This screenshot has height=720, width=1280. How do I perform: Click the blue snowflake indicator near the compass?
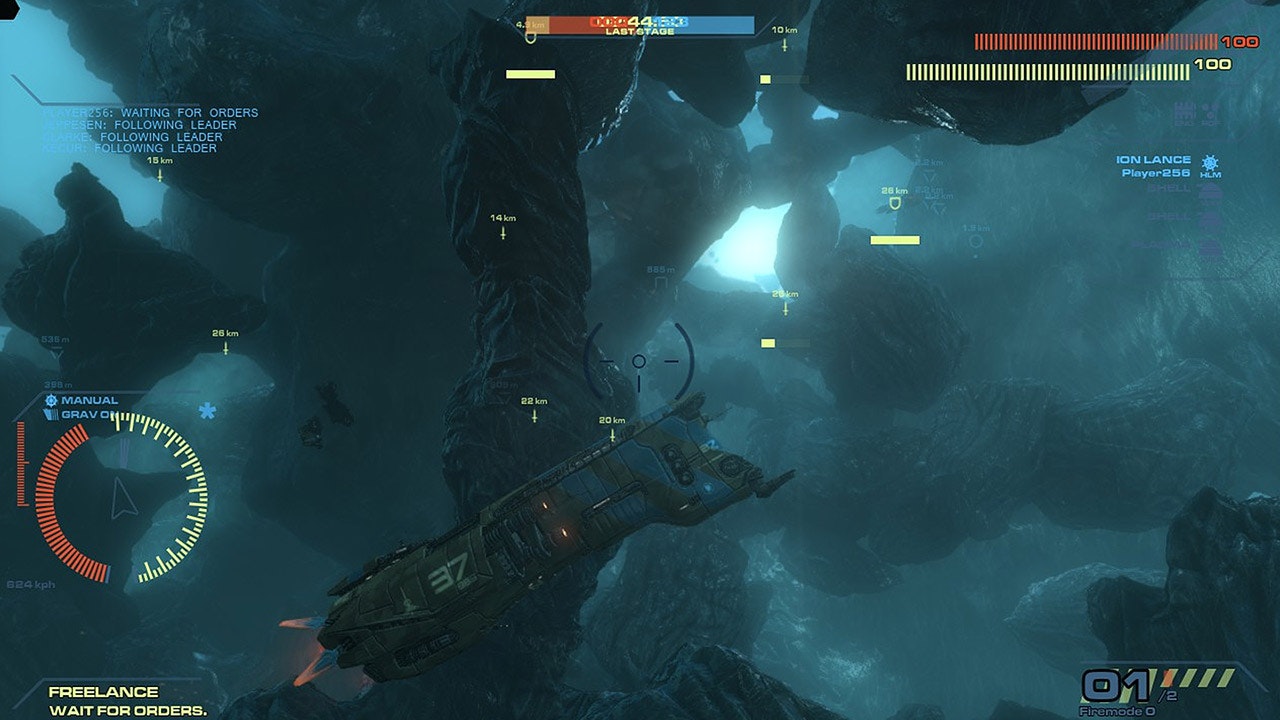pyautogui.click(x=206, y=410)
